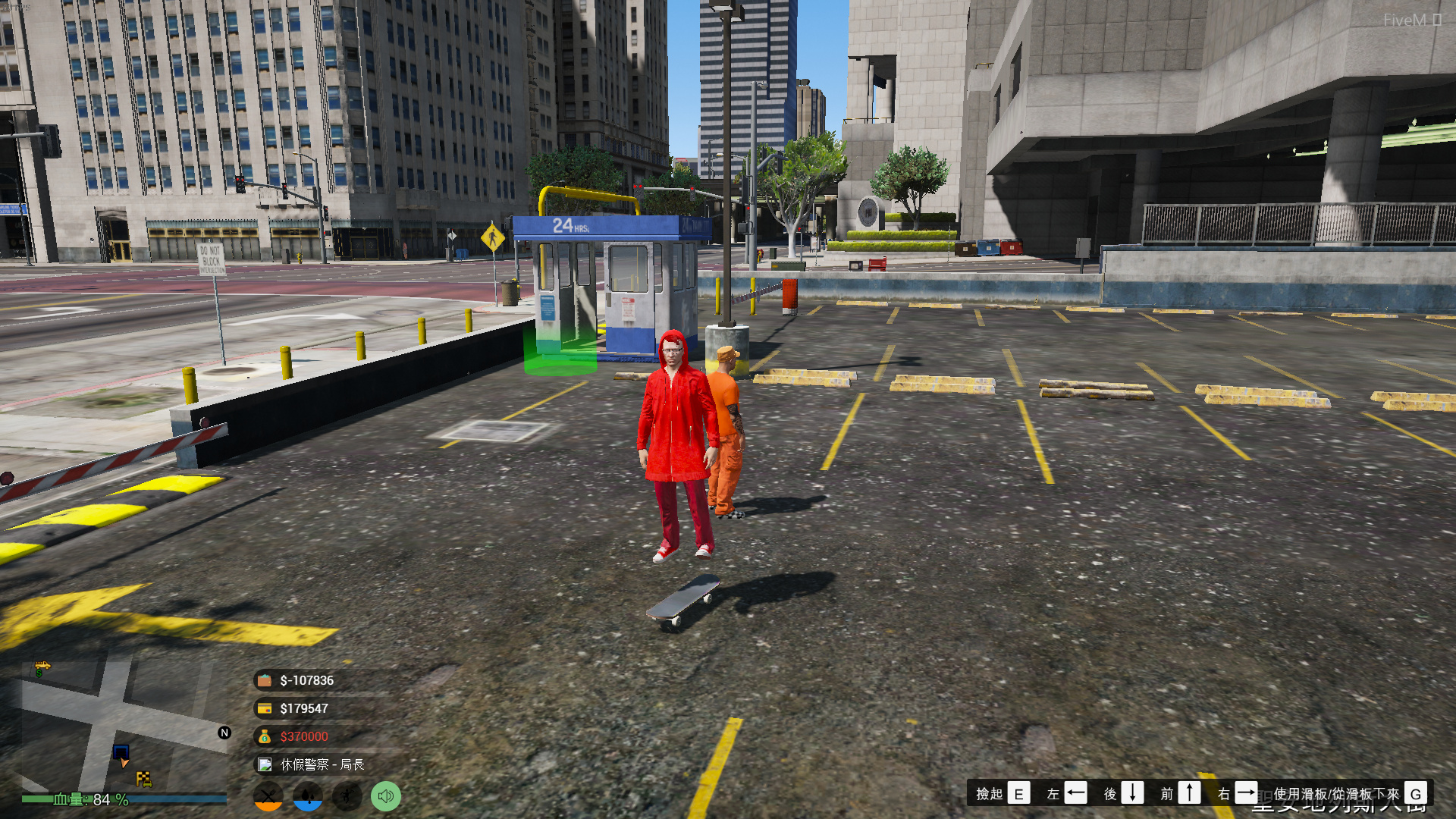Screen dimensions: 1456x819
Task: Toggle voice chat using the speaker indicator
Action: pyautogui.click(x=385, y=796)
